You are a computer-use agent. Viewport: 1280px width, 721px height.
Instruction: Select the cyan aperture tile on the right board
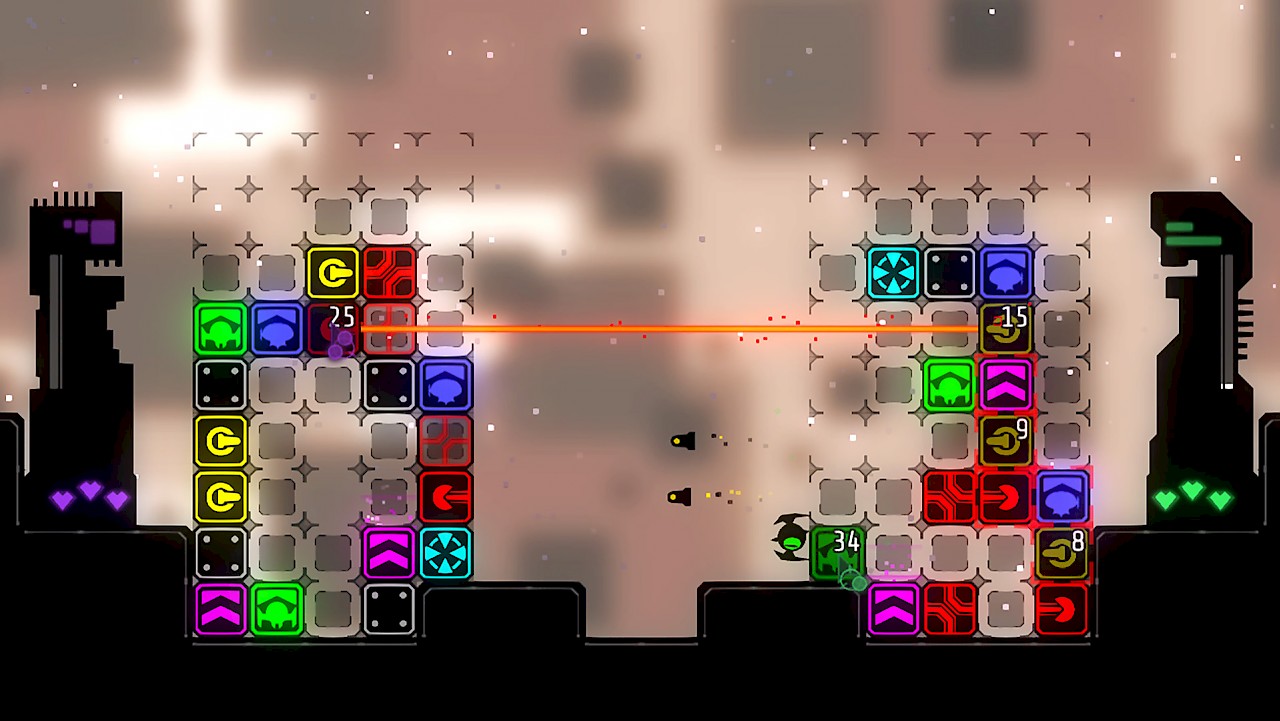click(893, 273)
